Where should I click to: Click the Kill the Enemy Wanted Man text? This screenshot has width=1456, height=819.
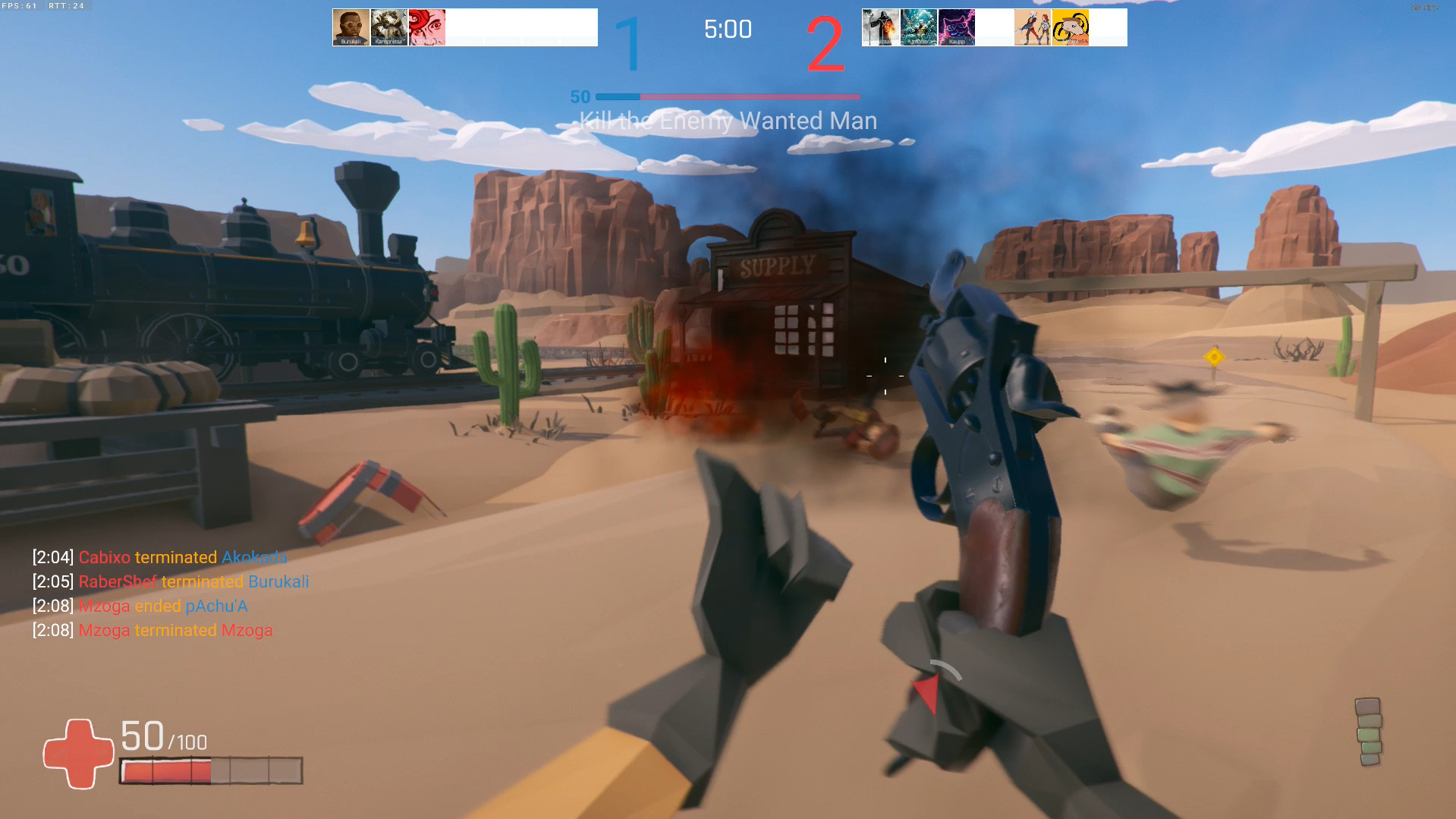point(728,120)
